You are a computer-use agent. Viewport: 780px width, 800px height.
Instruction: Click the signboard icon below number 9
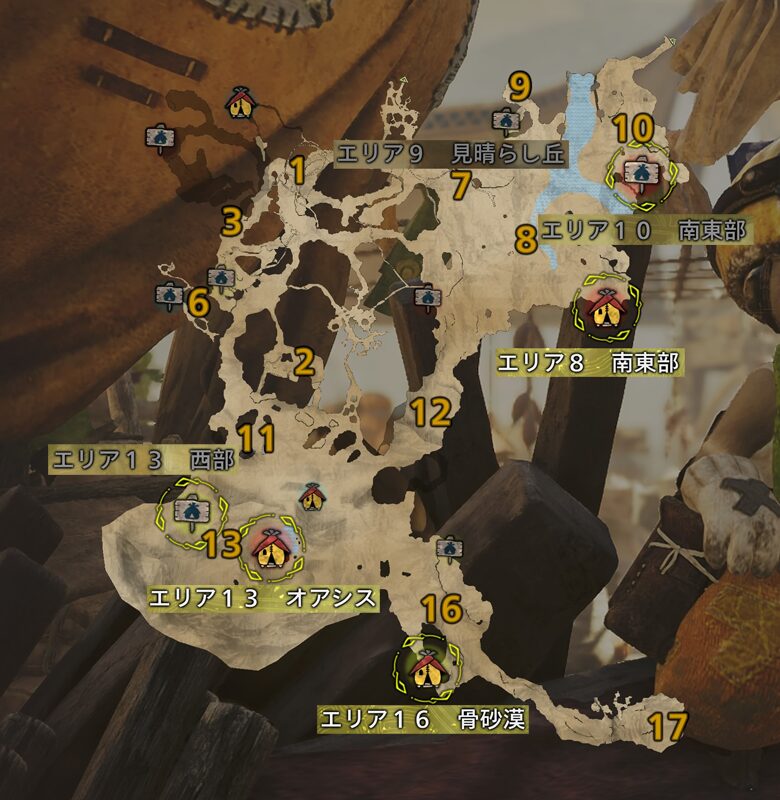[x=505, y=122]
